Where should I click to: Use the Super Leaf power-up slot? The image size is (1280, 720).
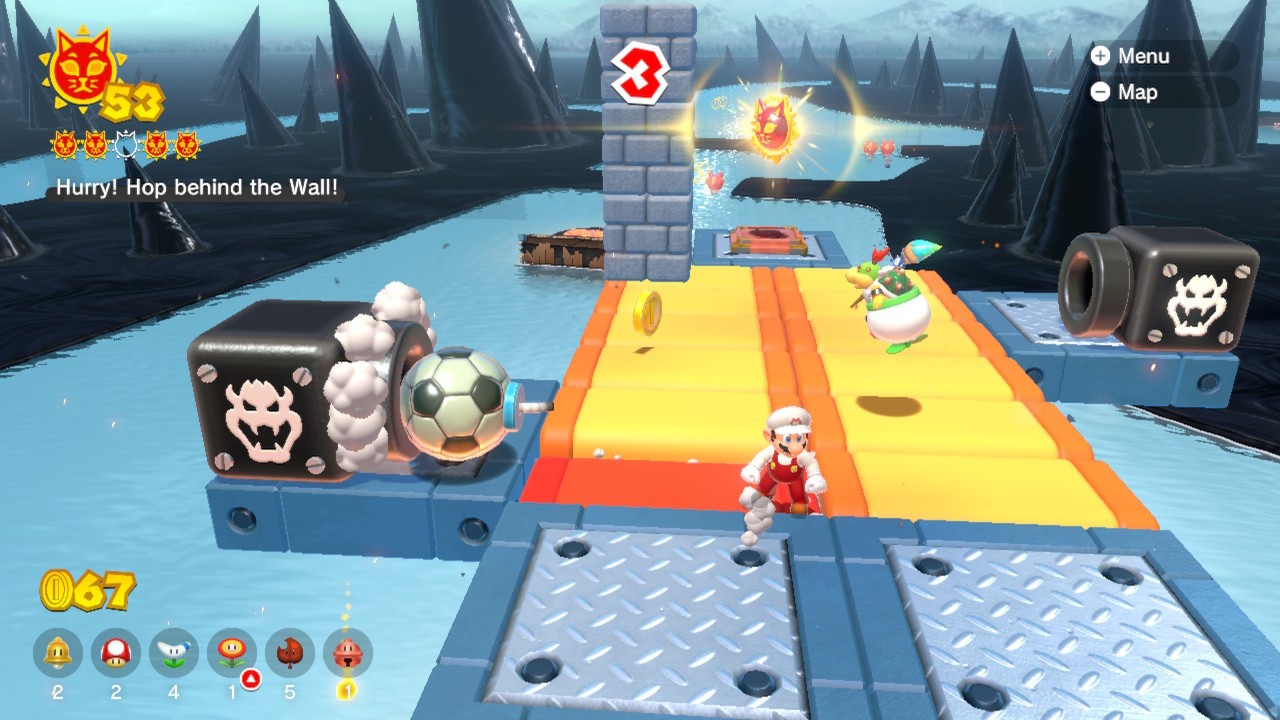[290, 654]
